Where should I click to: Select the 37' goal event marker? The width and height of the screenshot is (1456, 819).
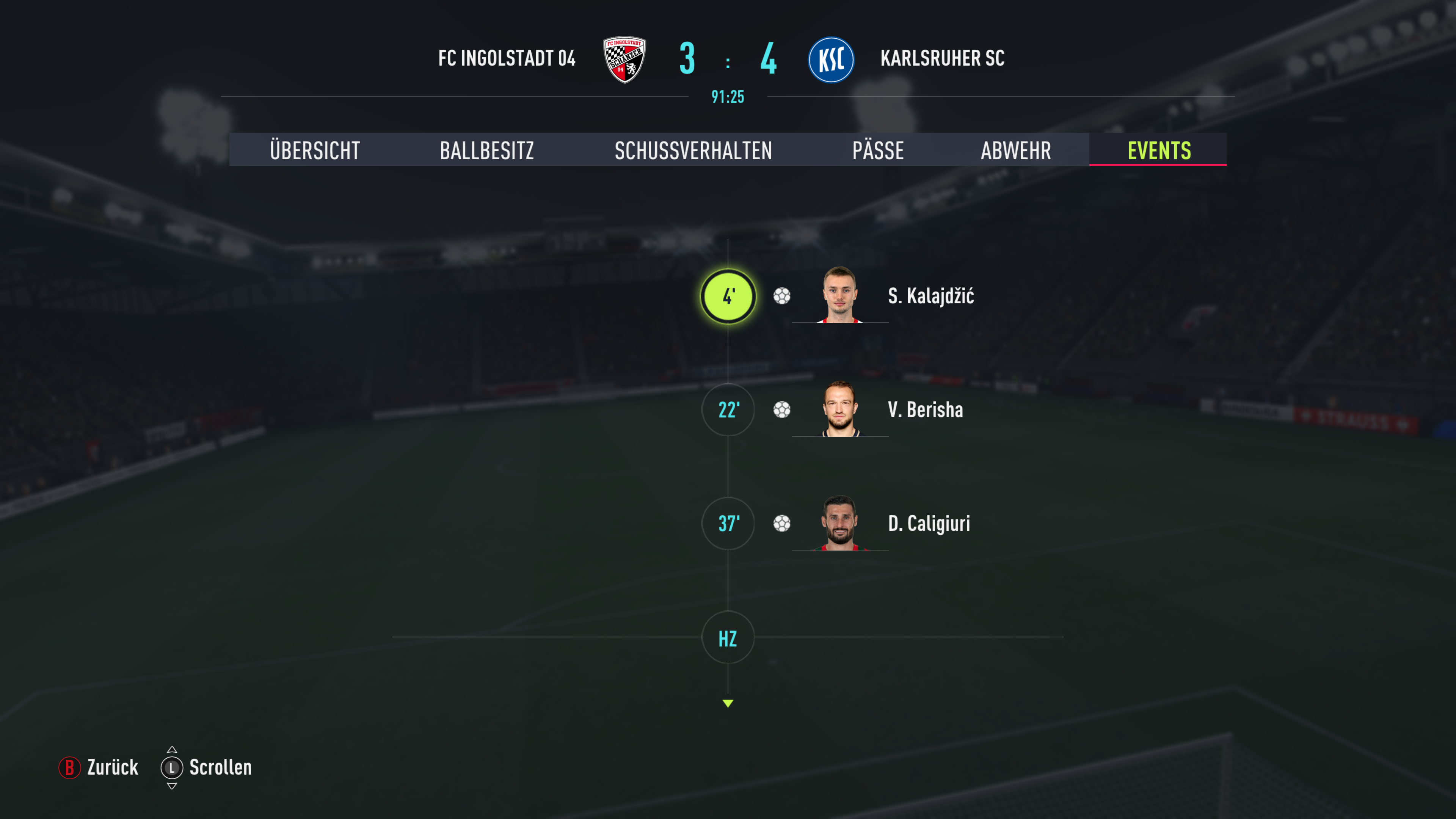point(728,523)
